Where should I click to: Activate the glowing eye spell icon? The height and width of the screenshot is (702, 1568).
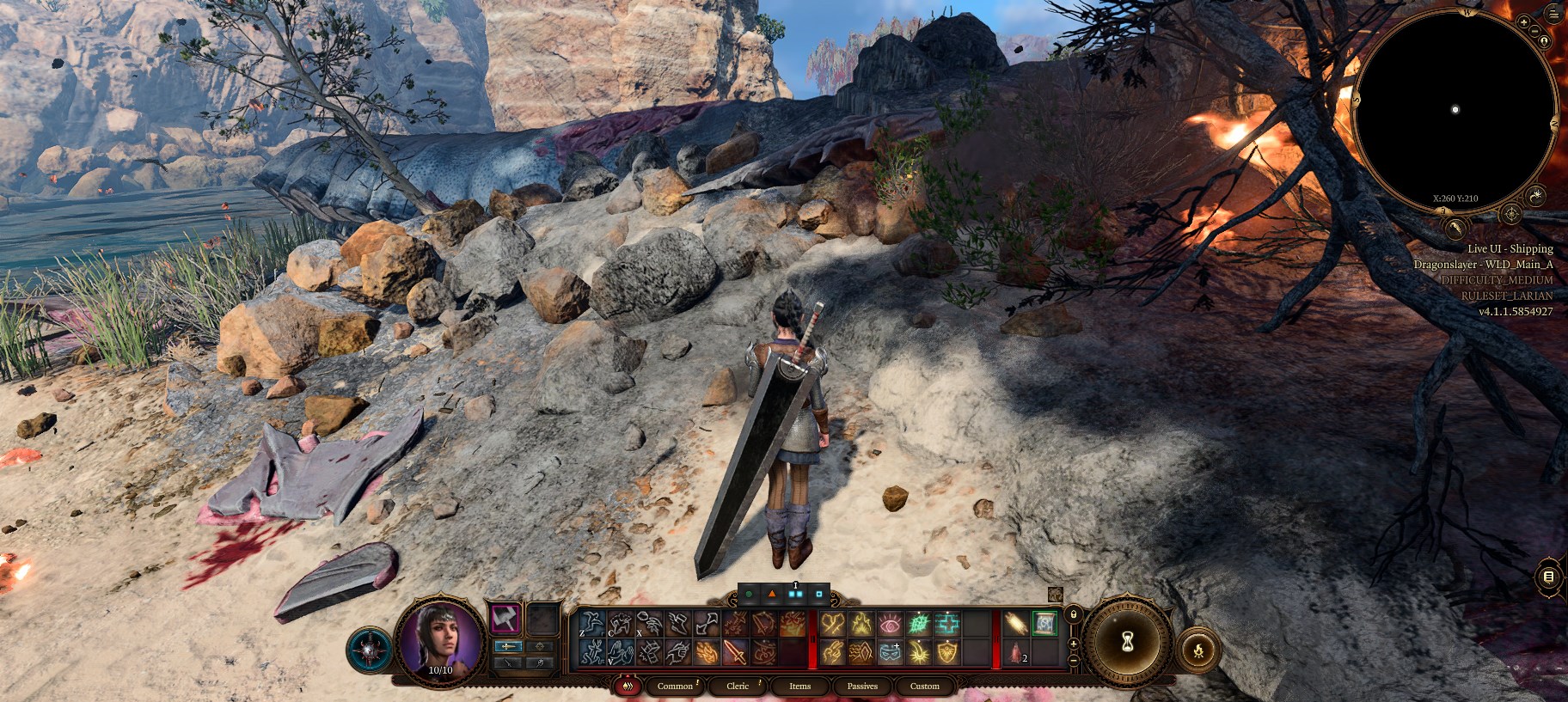click(x=891, y=625)
